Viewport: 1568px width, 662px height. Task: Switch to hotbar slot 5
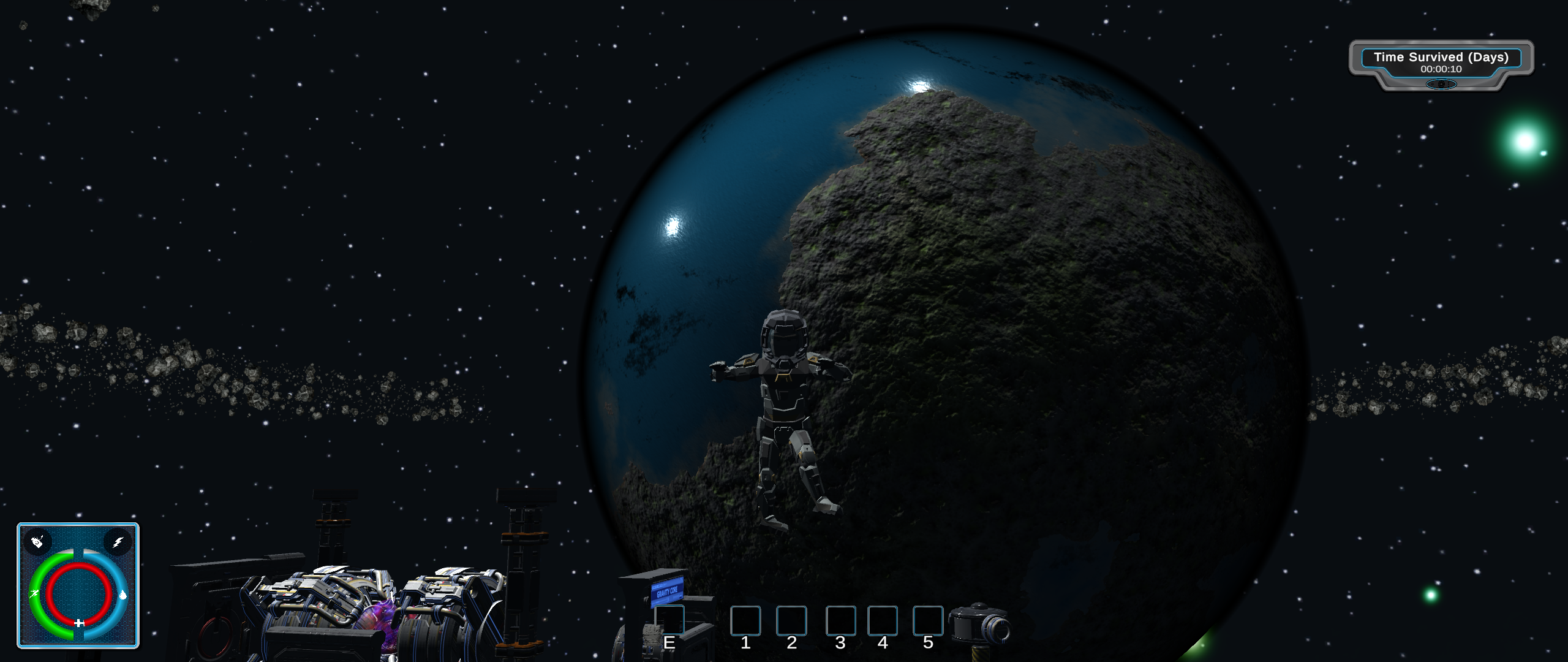pos(928,620)
